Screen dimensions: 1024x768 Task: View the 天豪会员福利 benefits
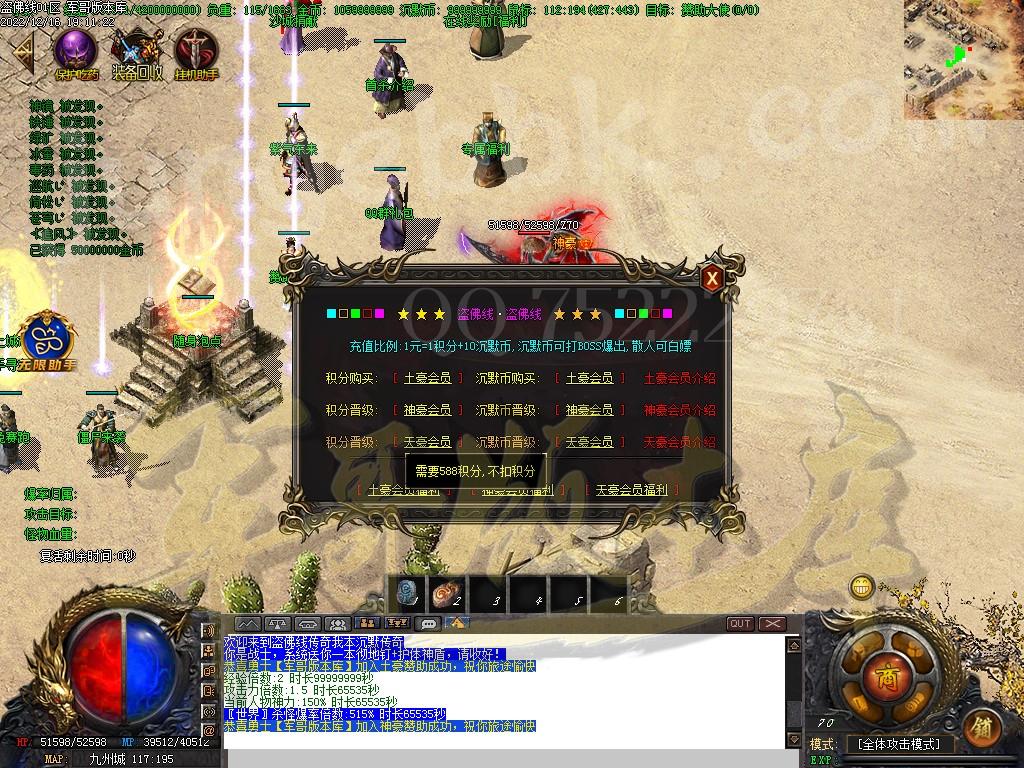[637, 490]
